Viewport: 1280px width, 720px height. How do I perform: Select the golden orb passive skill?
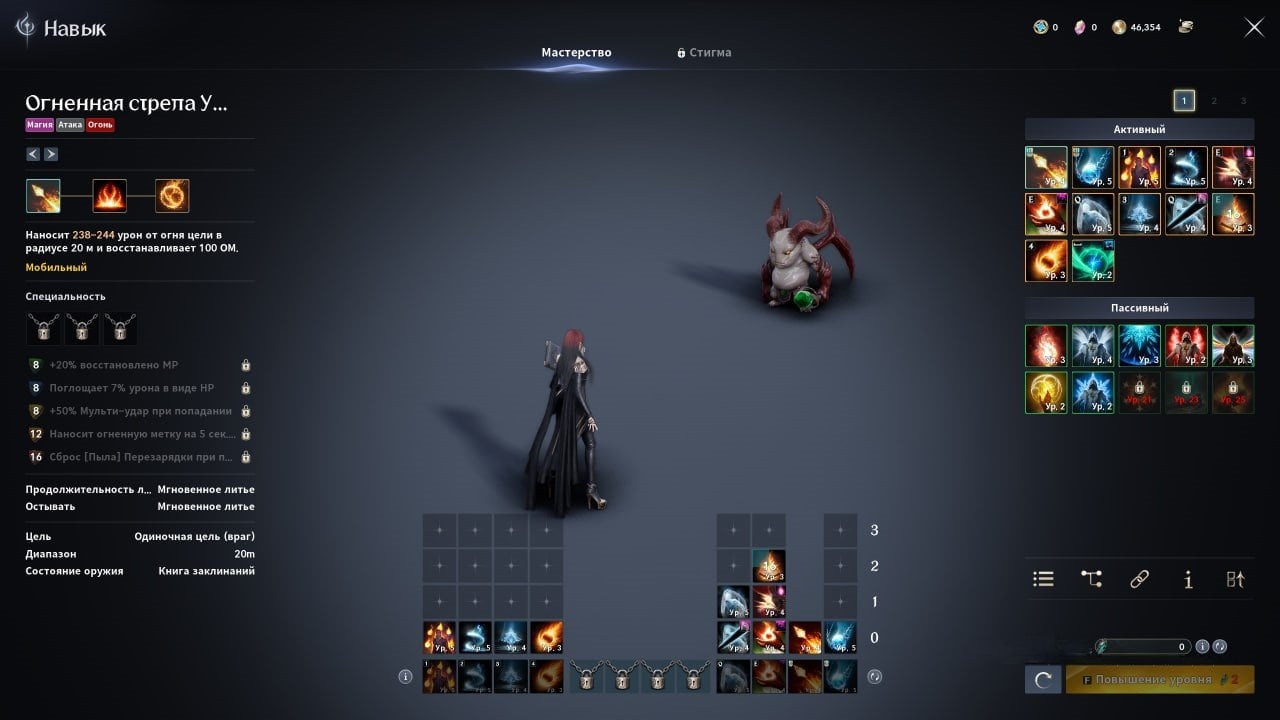1046,393
